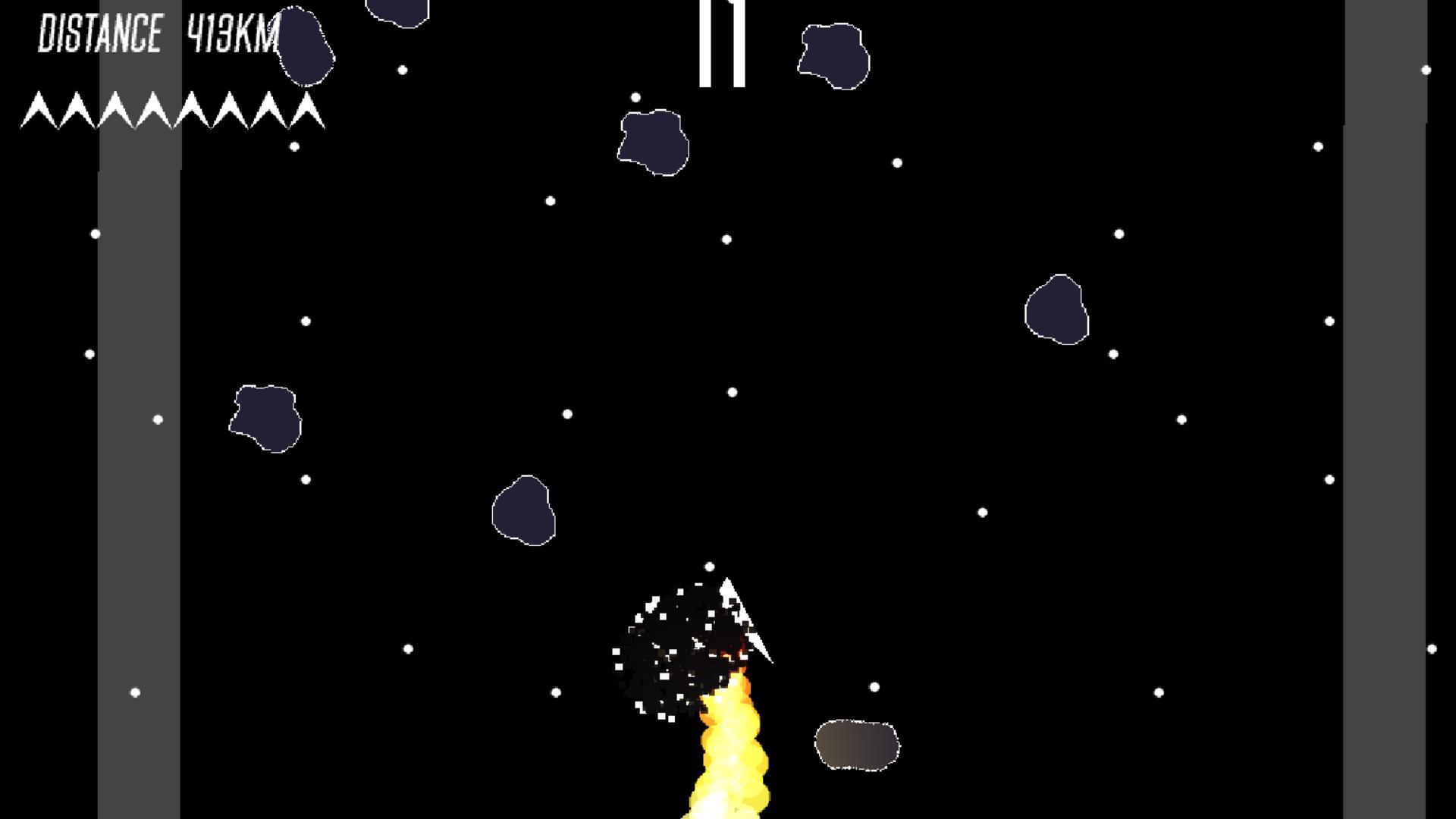Click the asteroid on the far right side

pyautogui.click(x=1058, y=311)
